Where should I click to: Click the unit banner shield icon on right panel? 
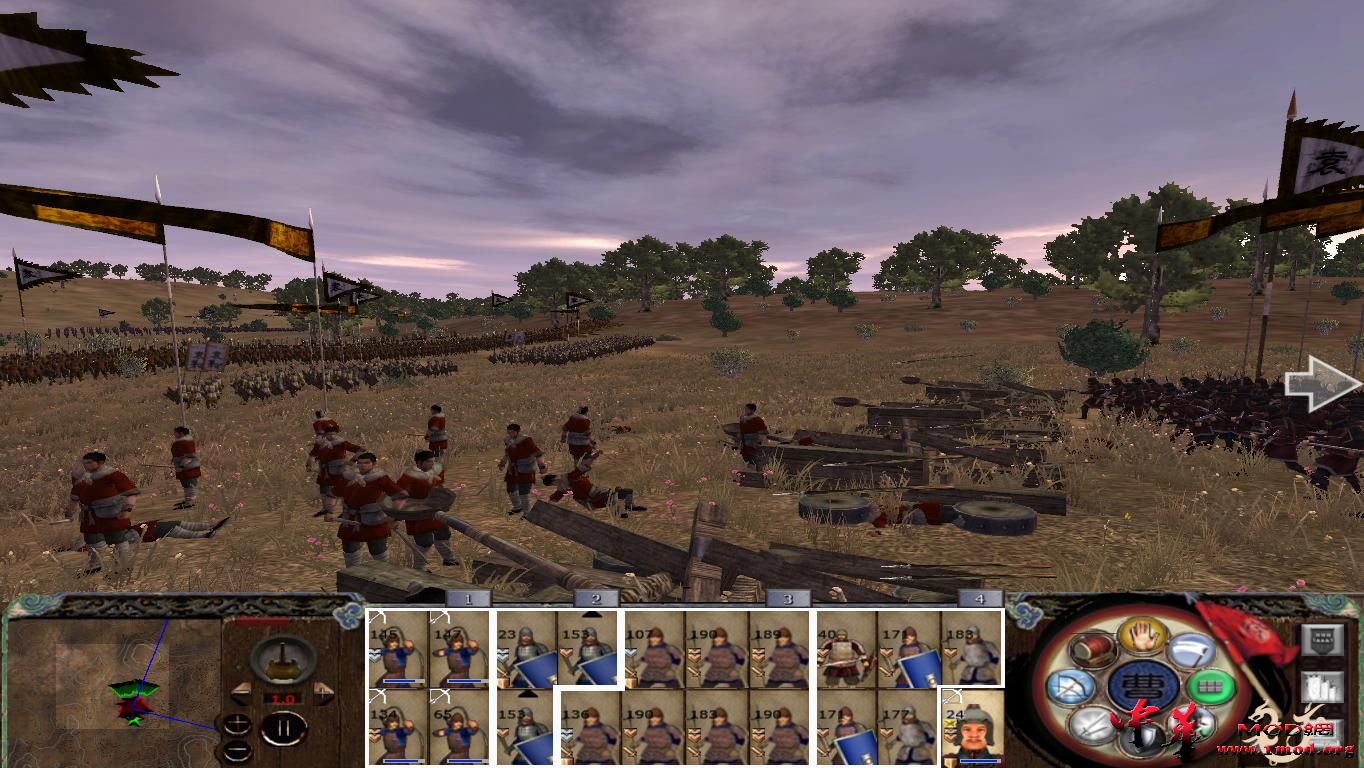1323,639
